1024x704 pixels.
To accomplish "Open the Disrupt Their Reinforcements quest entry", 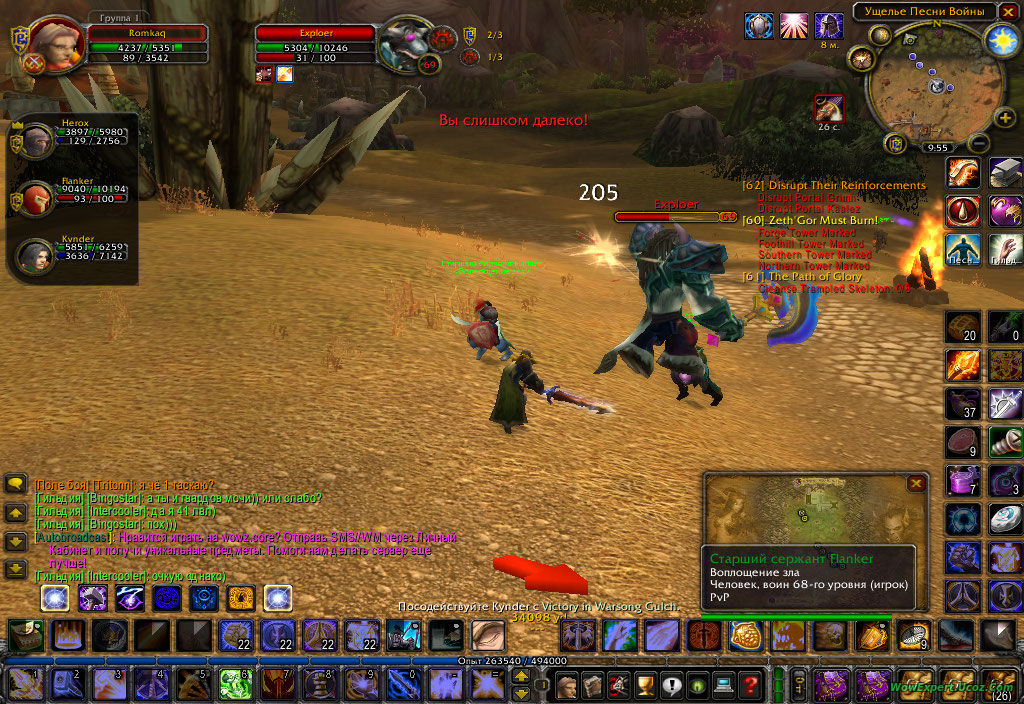I will (x=833, y=186).
